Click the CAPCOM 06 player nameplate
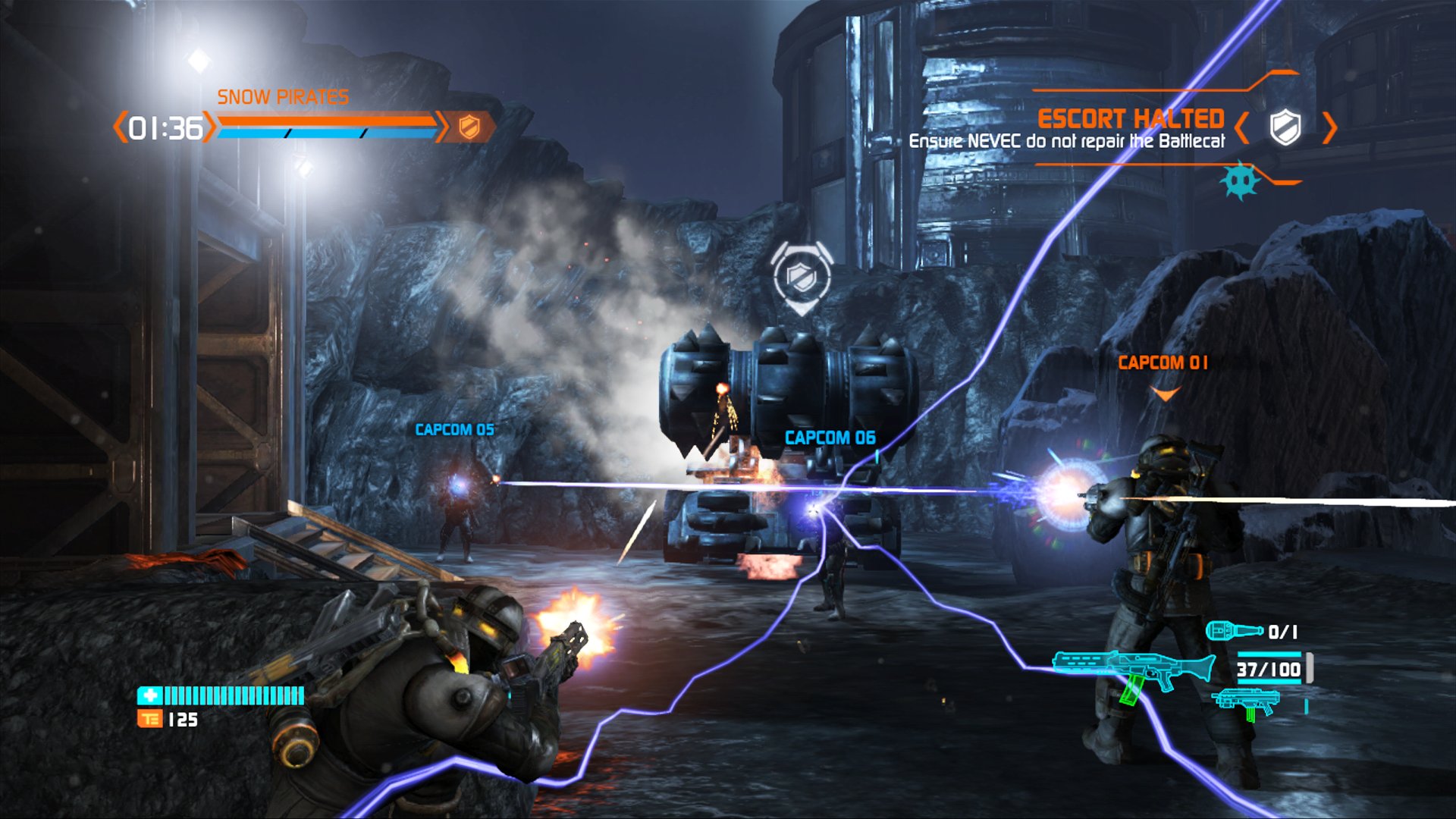Viewport: 1456px width, 819px height. pyautogui.click(x=829, y=437)
